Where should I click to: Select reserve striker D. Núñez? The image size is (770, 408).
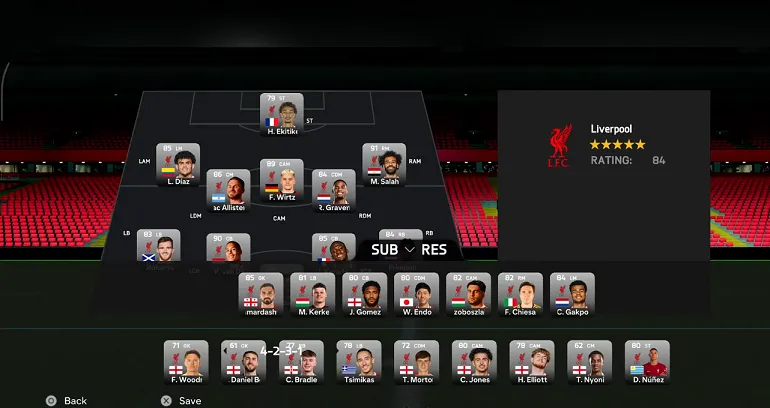(x=647, y=363)
